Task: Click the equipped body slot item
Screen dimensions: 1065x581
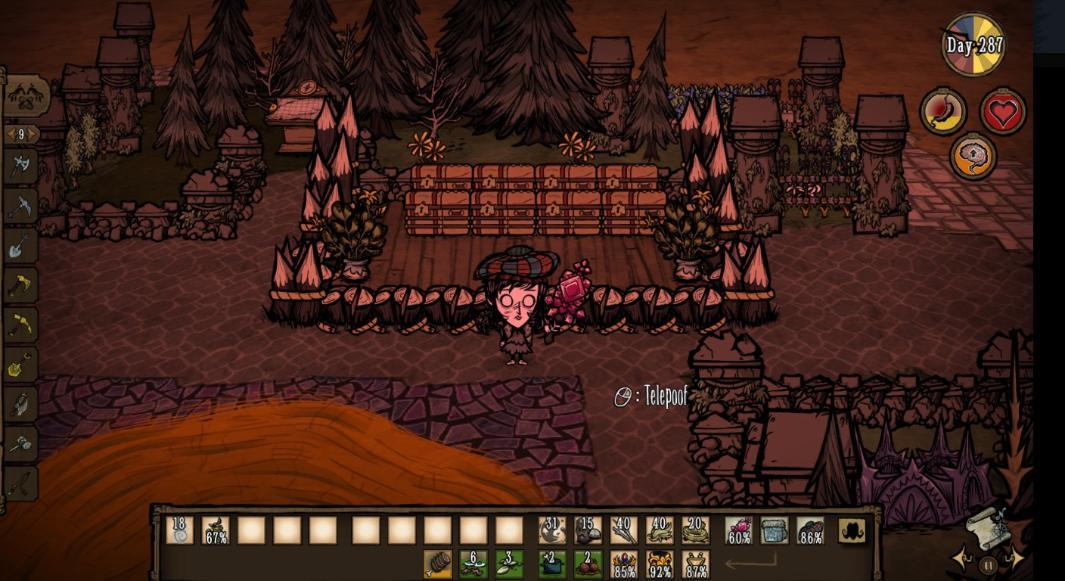Action: (775, 530)
